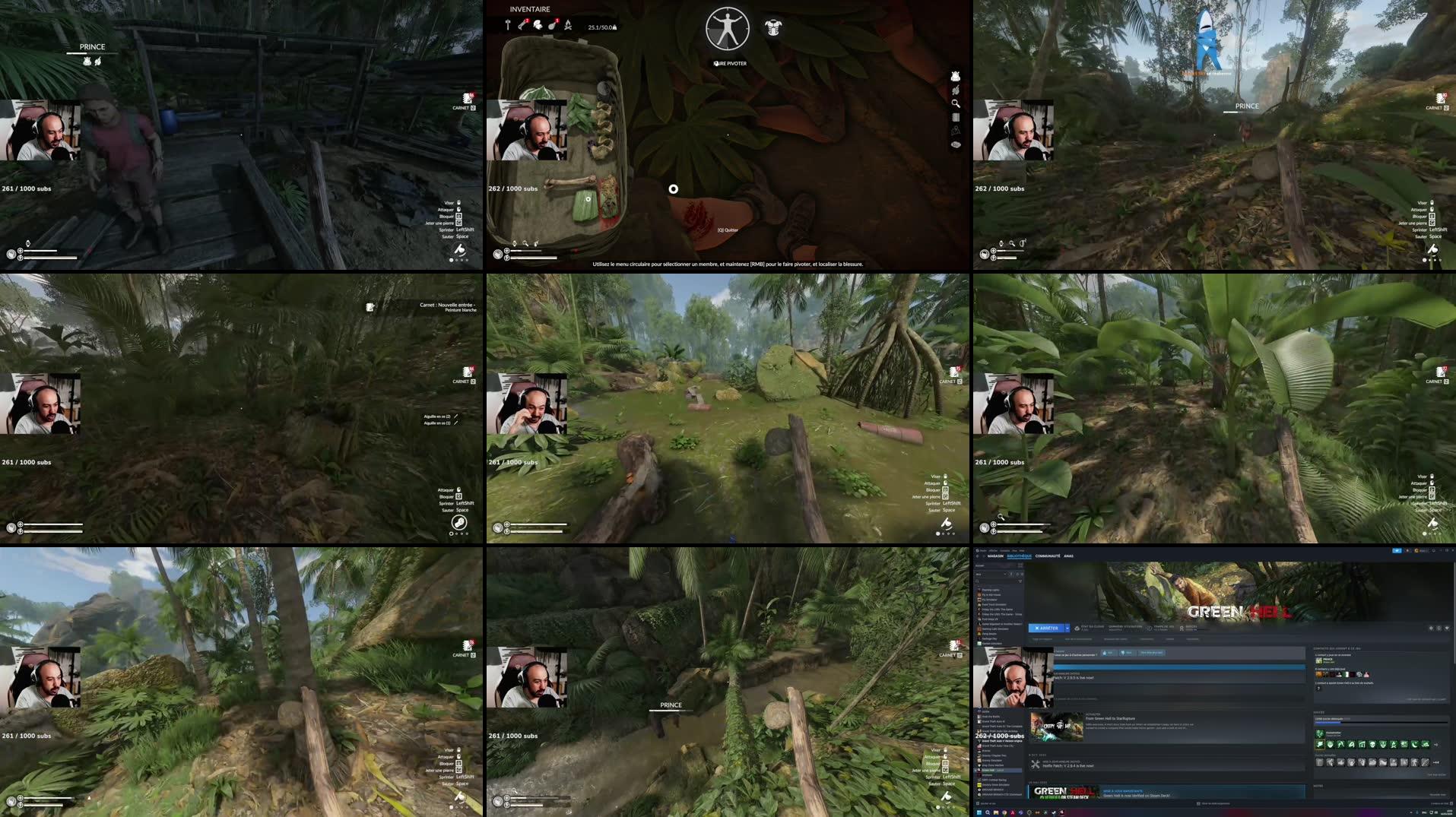The height and width of the screenshot is (817, 1456).
Task: Open the COMMUNAUTÉ menu in Steam
Action: [x=1048, y=556]
